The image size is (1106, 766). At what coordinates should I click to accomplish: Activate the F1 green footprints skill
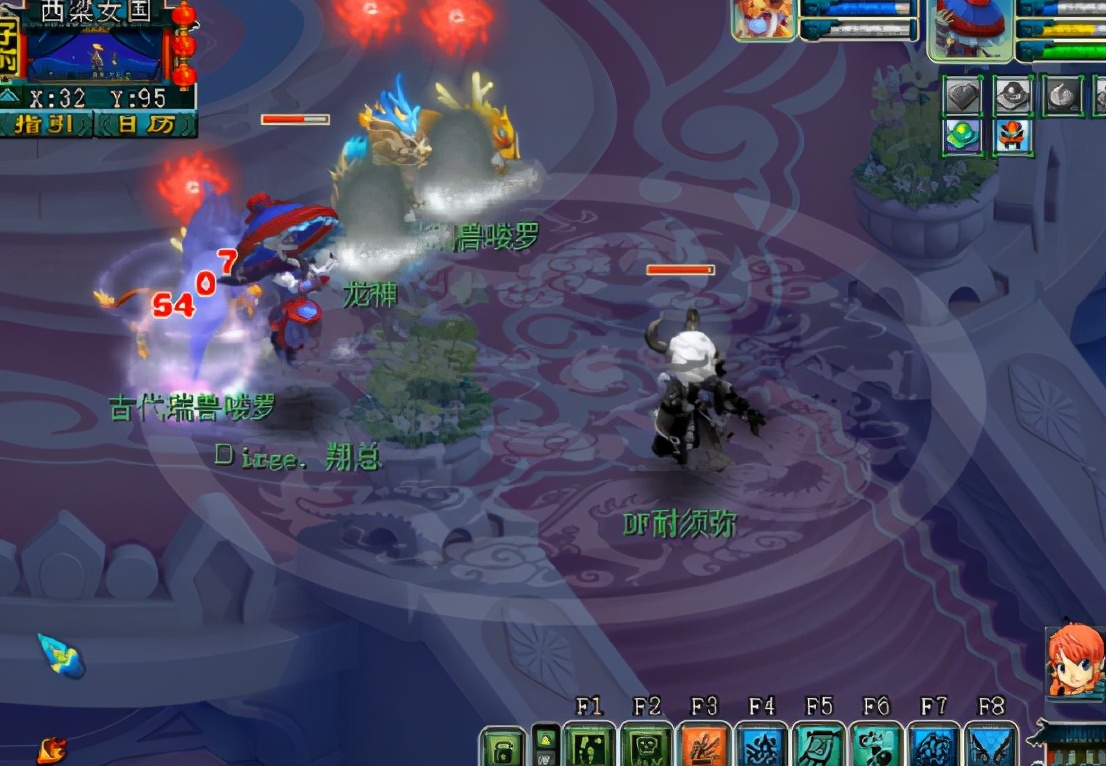click(x=589, y=746)
